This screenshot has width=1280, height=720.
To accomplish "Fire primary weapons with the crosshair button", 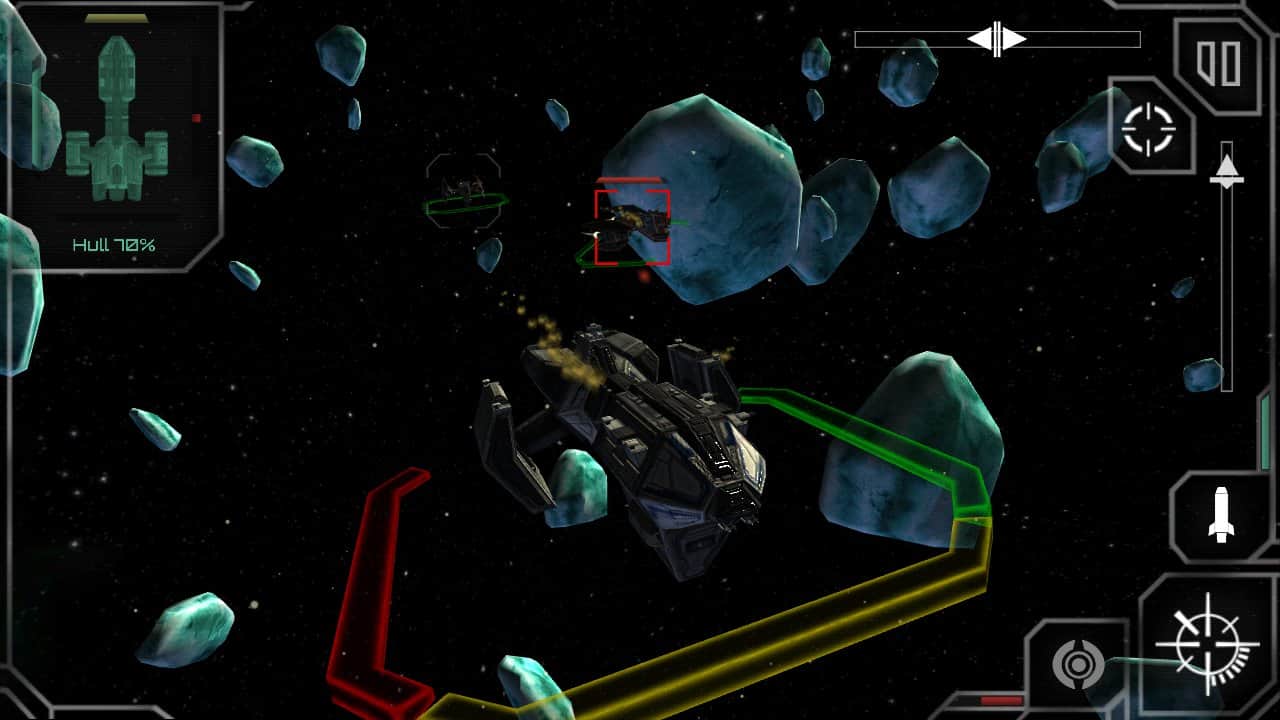I will [1207, 643].
